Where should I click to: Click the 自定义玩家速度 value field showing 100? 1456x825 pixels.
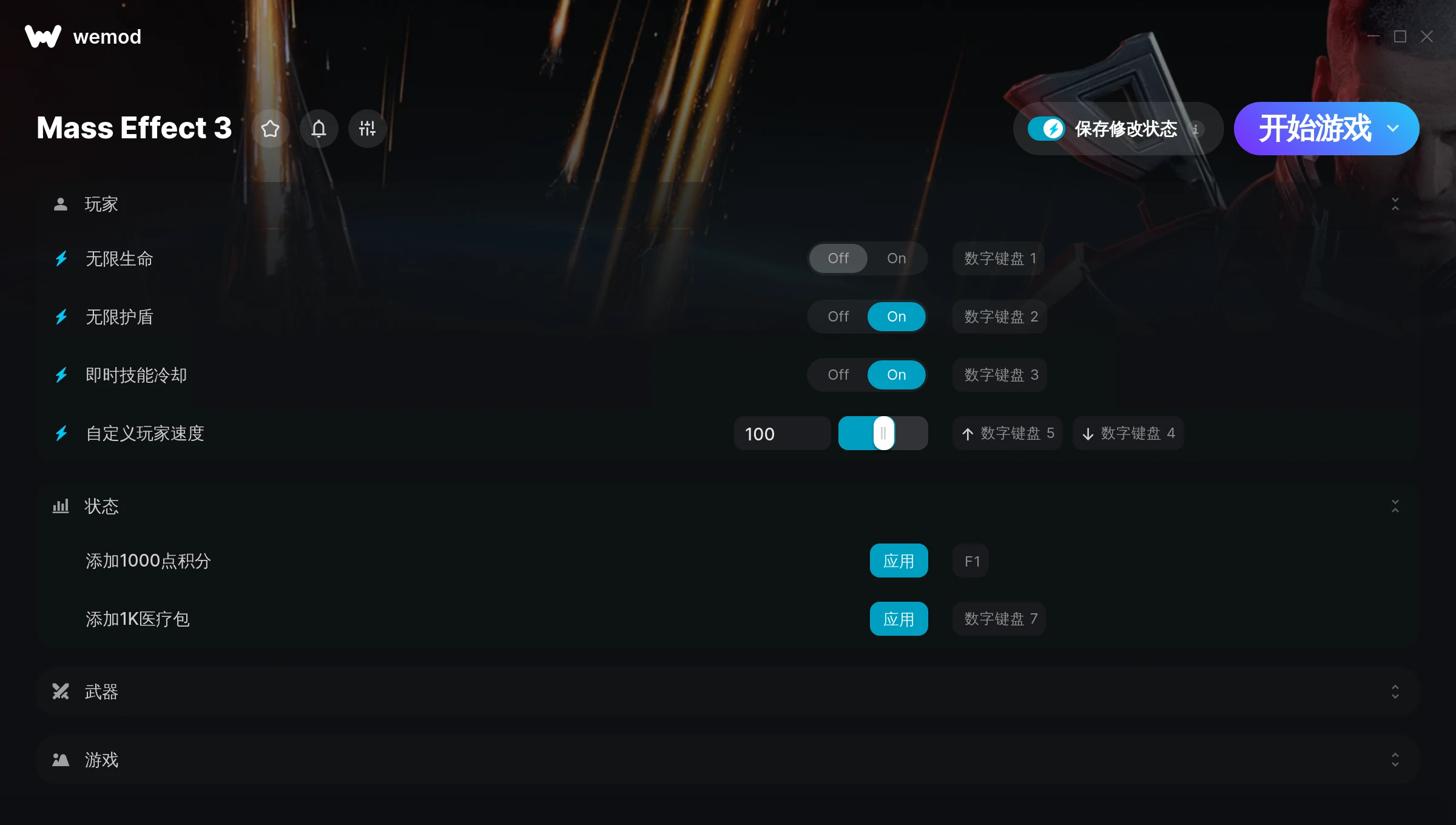[x=781, y=434]
